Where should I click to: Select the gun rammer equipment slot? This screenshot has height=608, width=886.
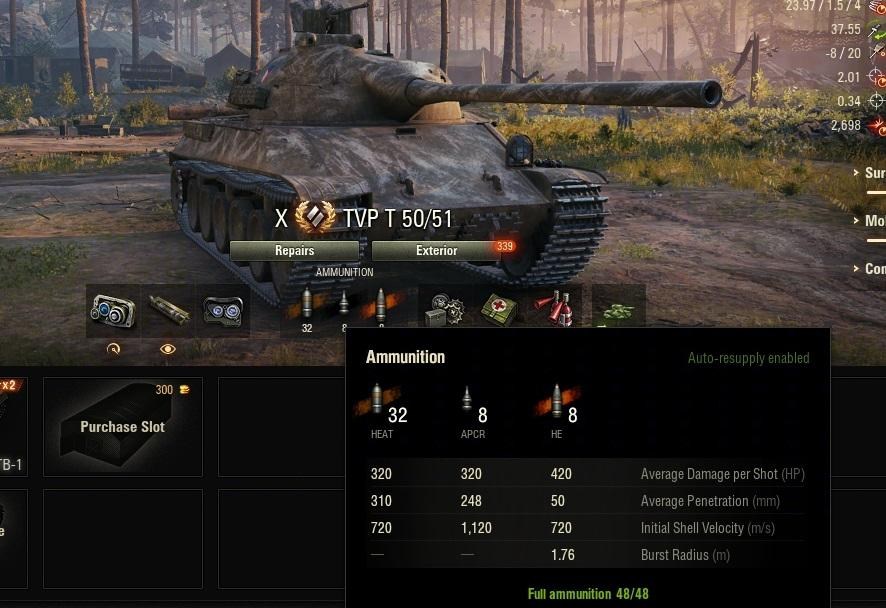coord(167,311)
